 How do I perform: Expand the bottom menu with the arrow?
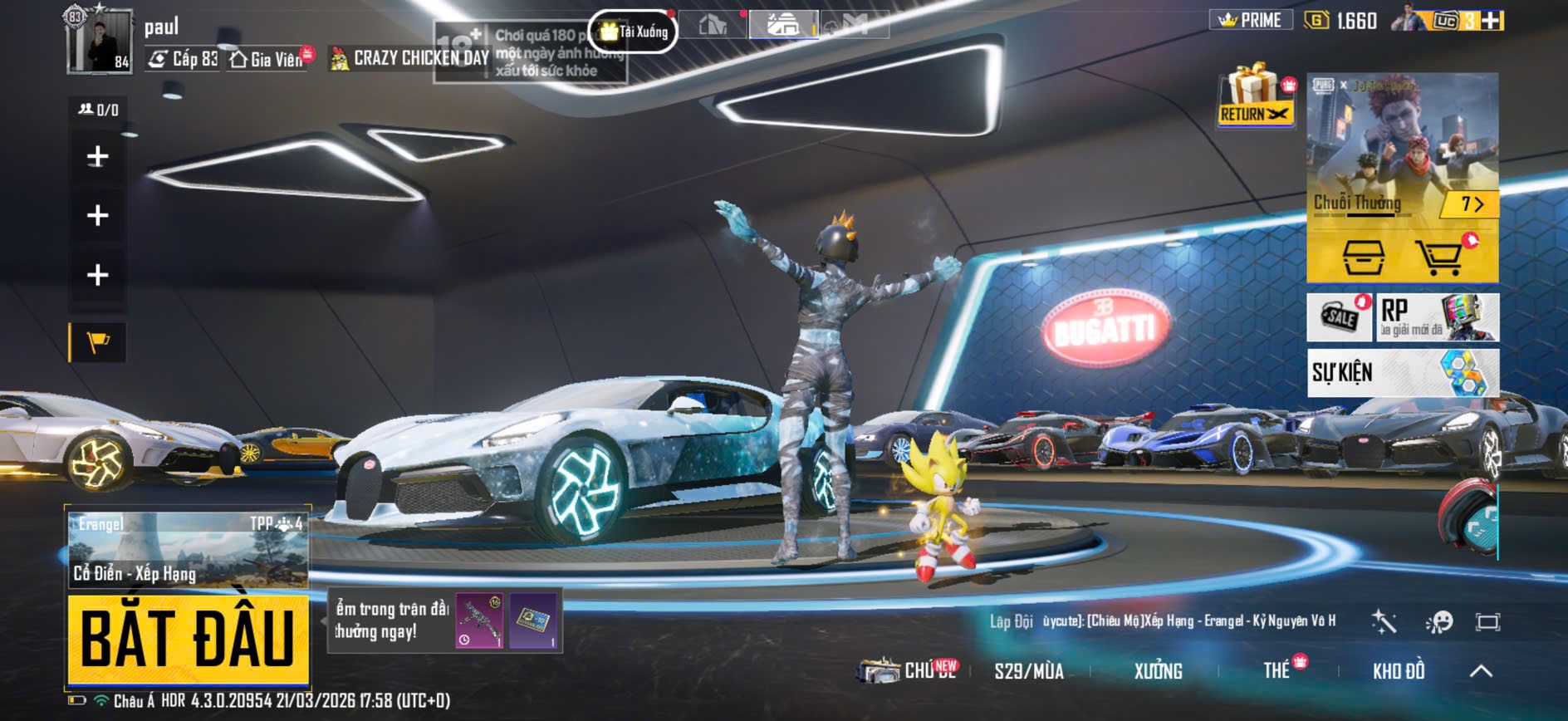(x=1481, y=671)
